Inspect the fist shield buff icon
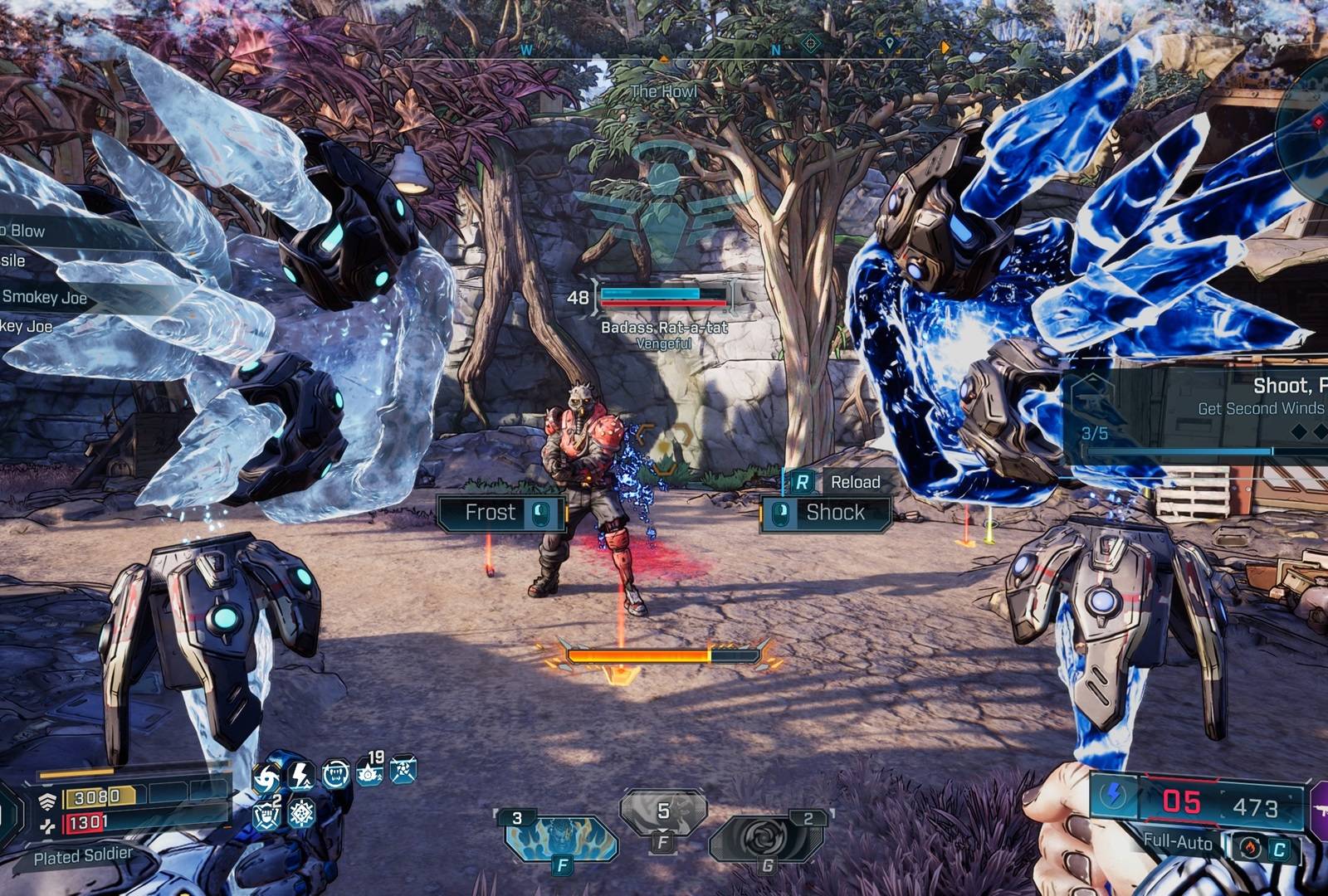This screenshot has width=1328, height=896. [267, 815]
